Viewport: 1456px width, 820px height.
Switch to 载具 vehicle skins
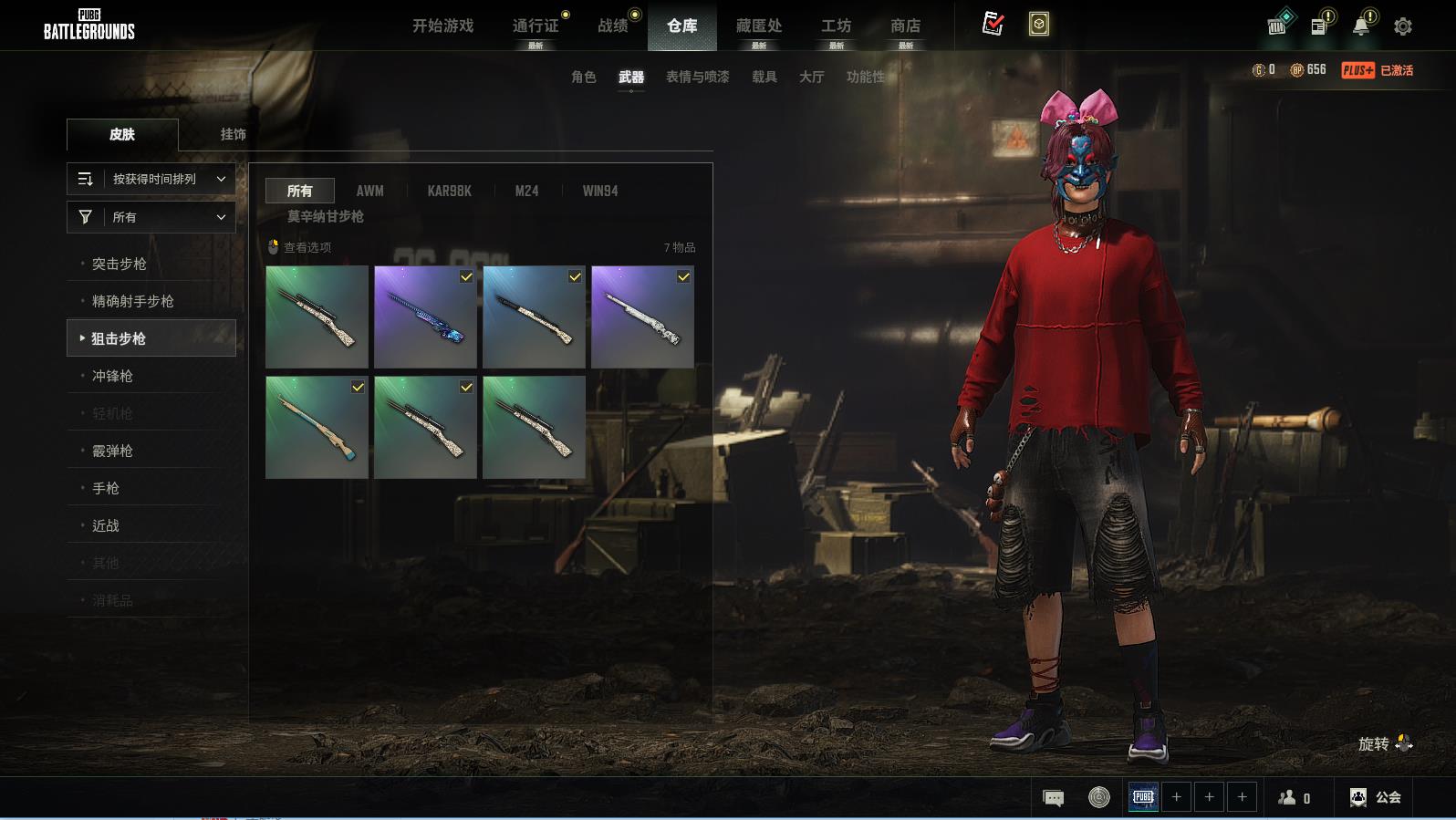[764, 77]
